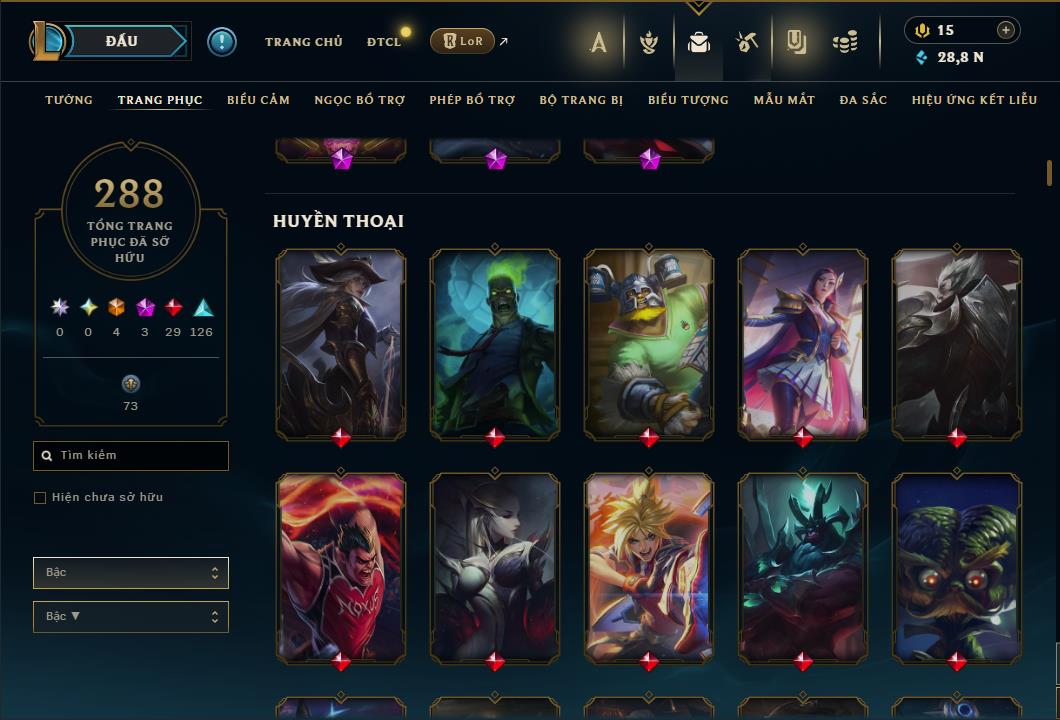Show the BỘ TRANG BỊ tab
1060x720 pixels.
pos(581,100)
